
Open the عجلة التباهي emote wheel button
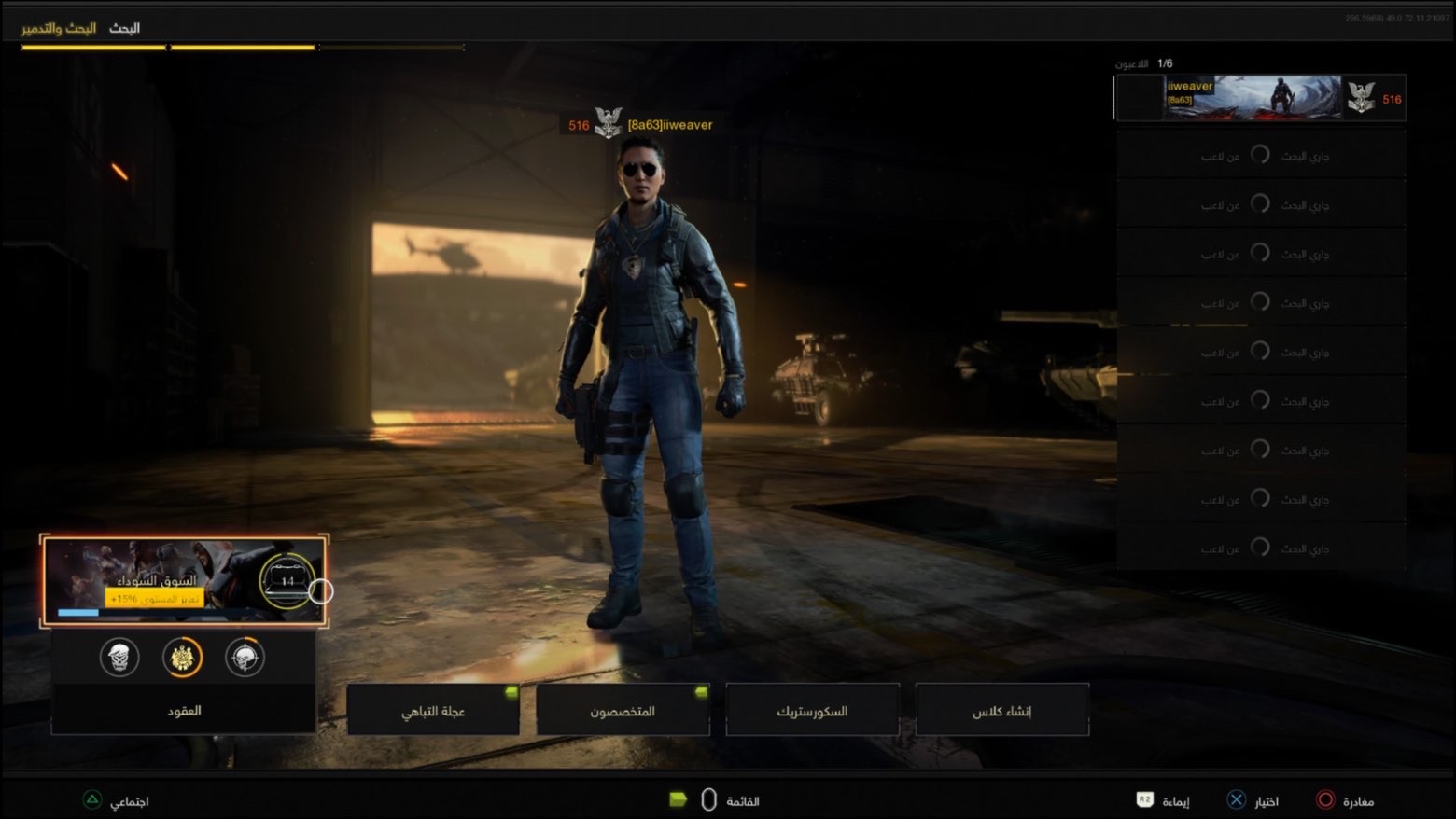coord(432,710)
